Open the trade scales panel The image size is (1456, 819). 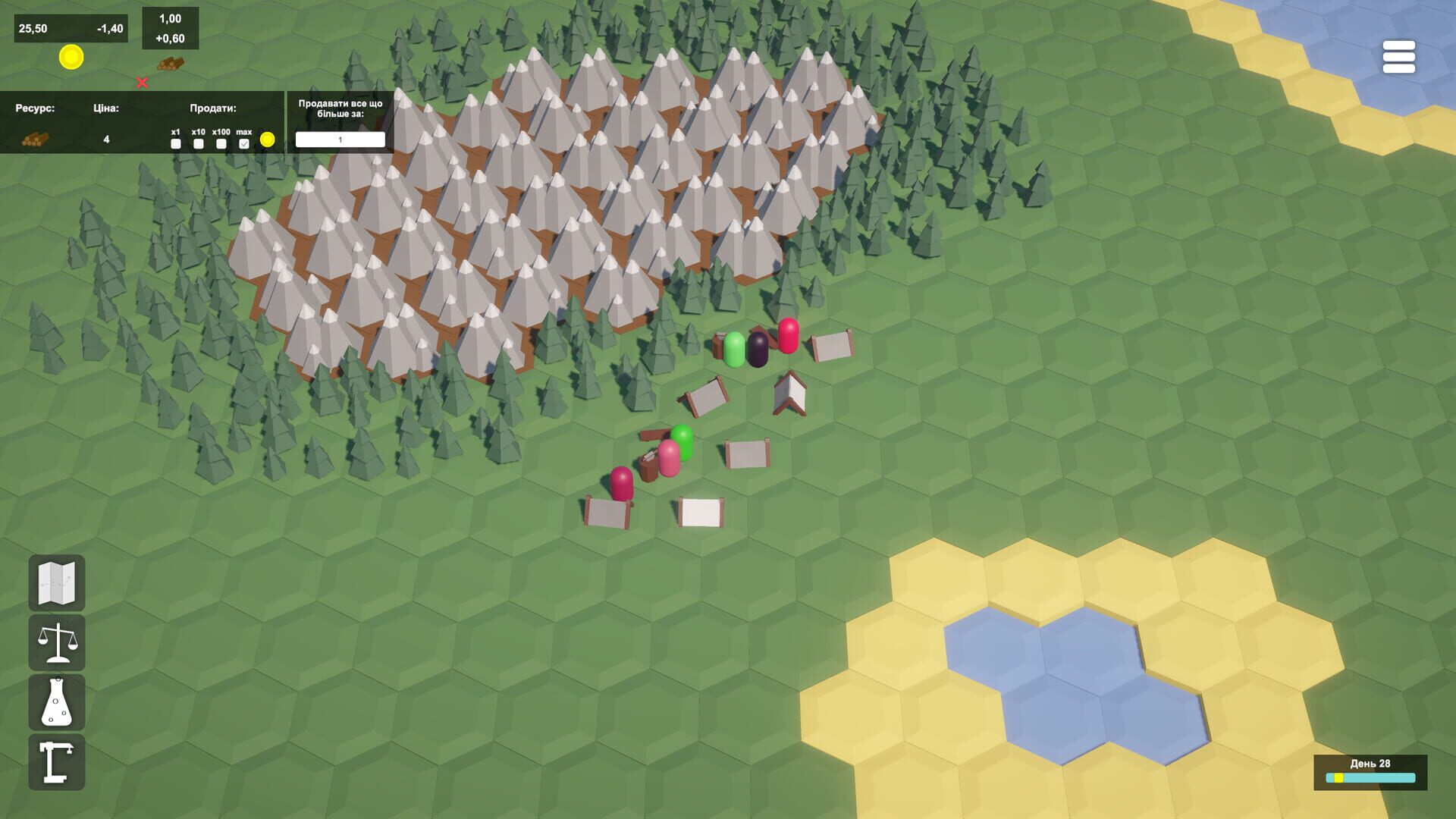[x=57, y=644]
